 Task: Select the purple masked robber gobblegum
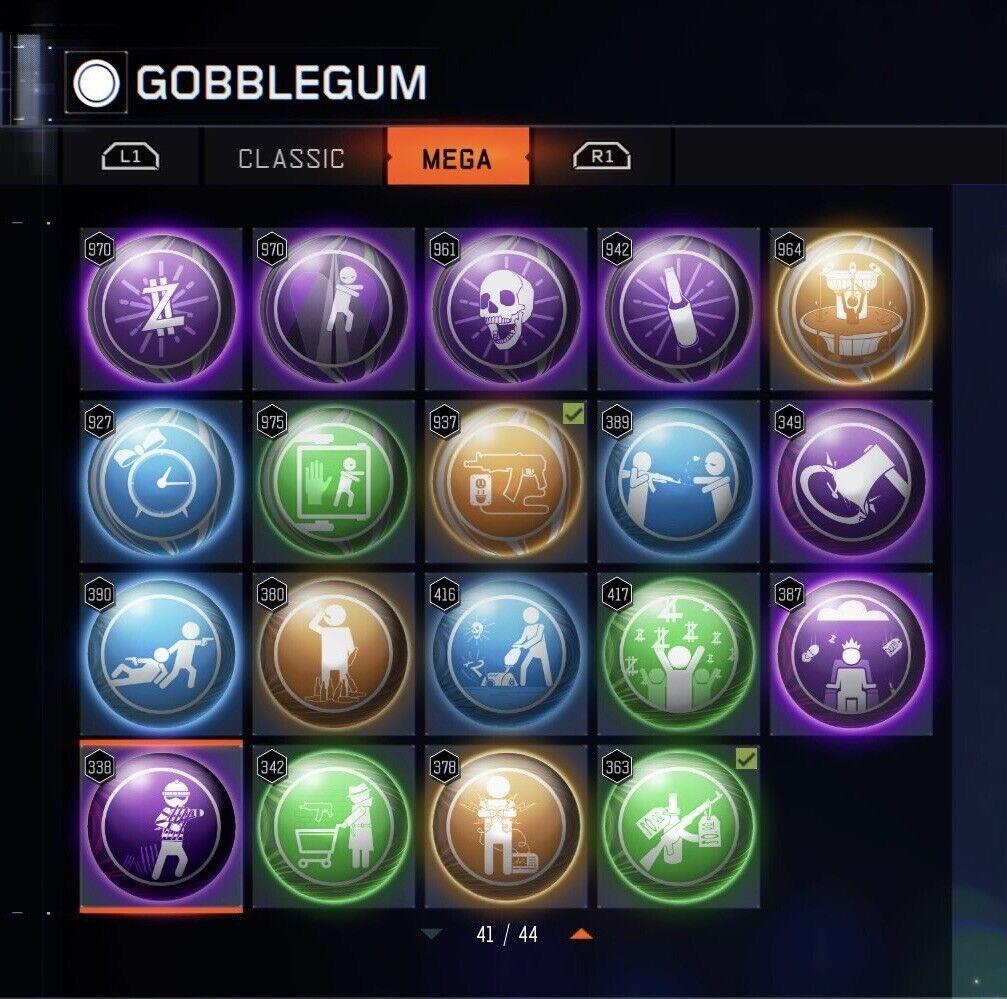(161, 826)
